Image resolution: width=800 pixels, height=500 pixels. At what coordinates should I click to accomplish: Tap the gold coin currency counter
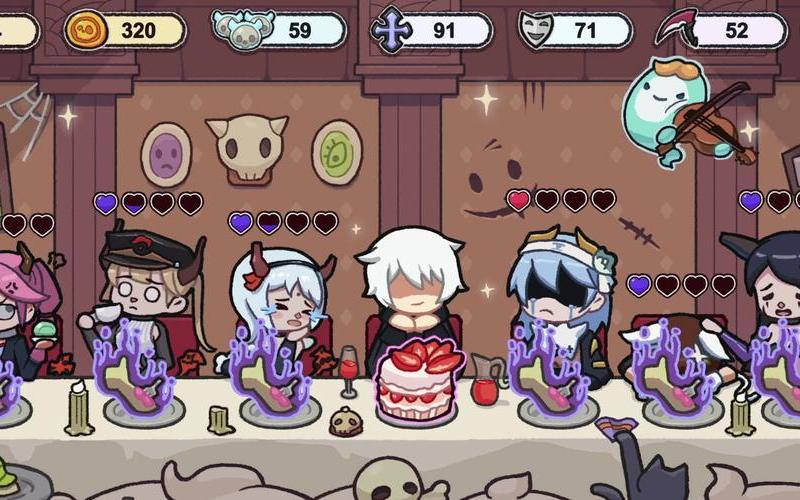127,30
